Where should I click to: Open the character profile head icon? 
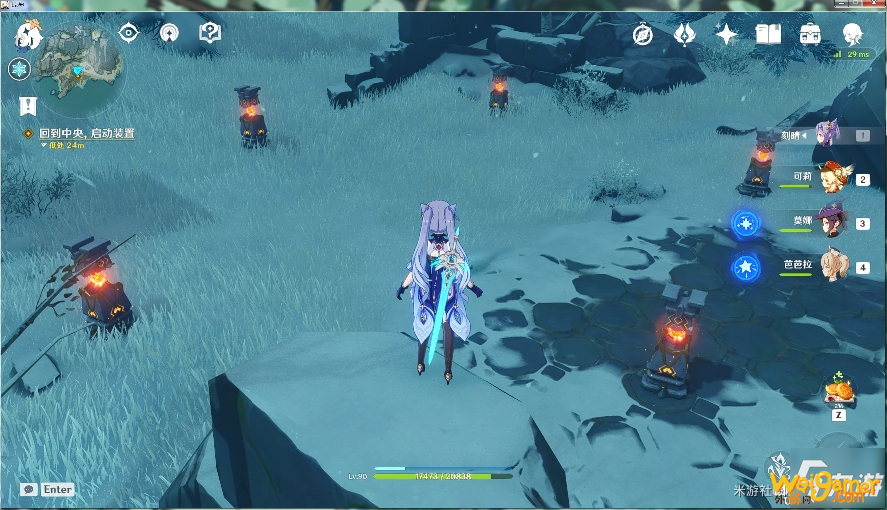(x=852, y=34)
